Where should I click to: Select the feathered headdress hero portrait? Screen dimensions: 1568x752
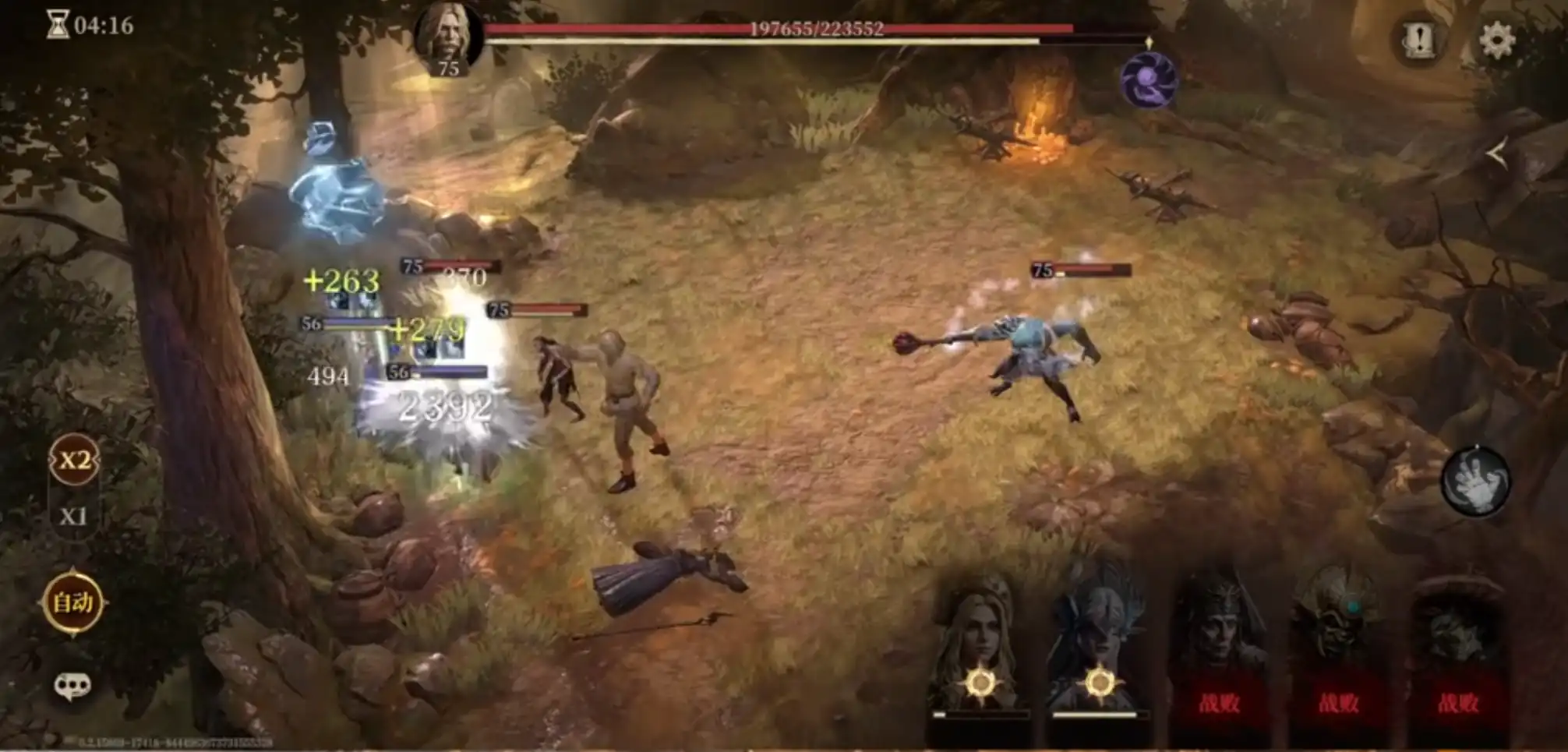point(1099,647)
